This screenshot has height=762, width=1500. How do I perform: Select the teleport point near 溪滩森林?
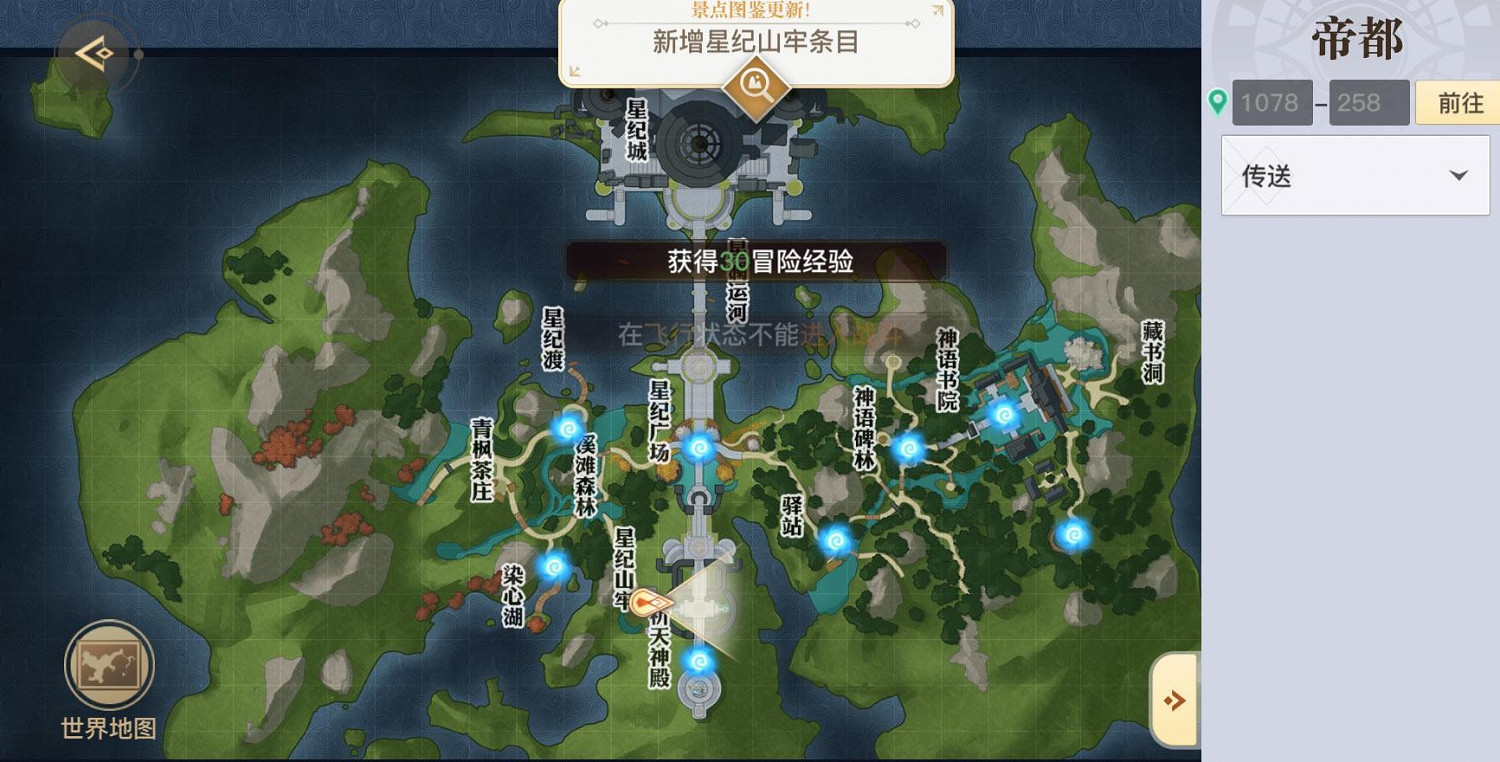[567, 427]
